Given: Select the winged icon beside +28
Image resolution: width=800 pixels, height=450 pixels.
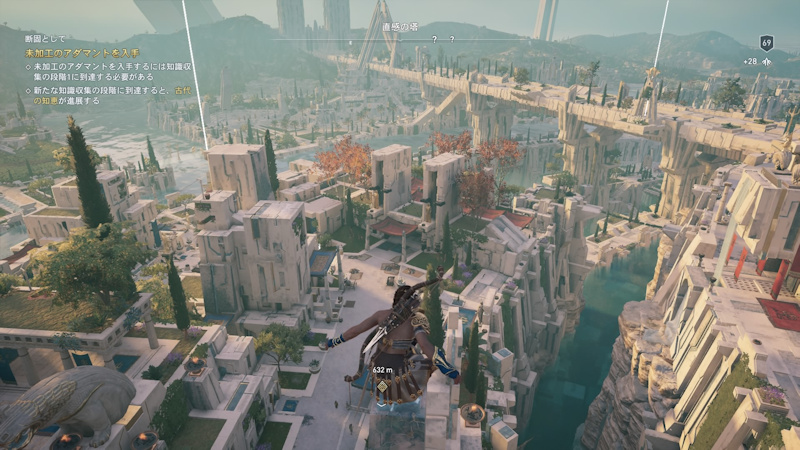Looking at the screenshot, I should 767,62.
